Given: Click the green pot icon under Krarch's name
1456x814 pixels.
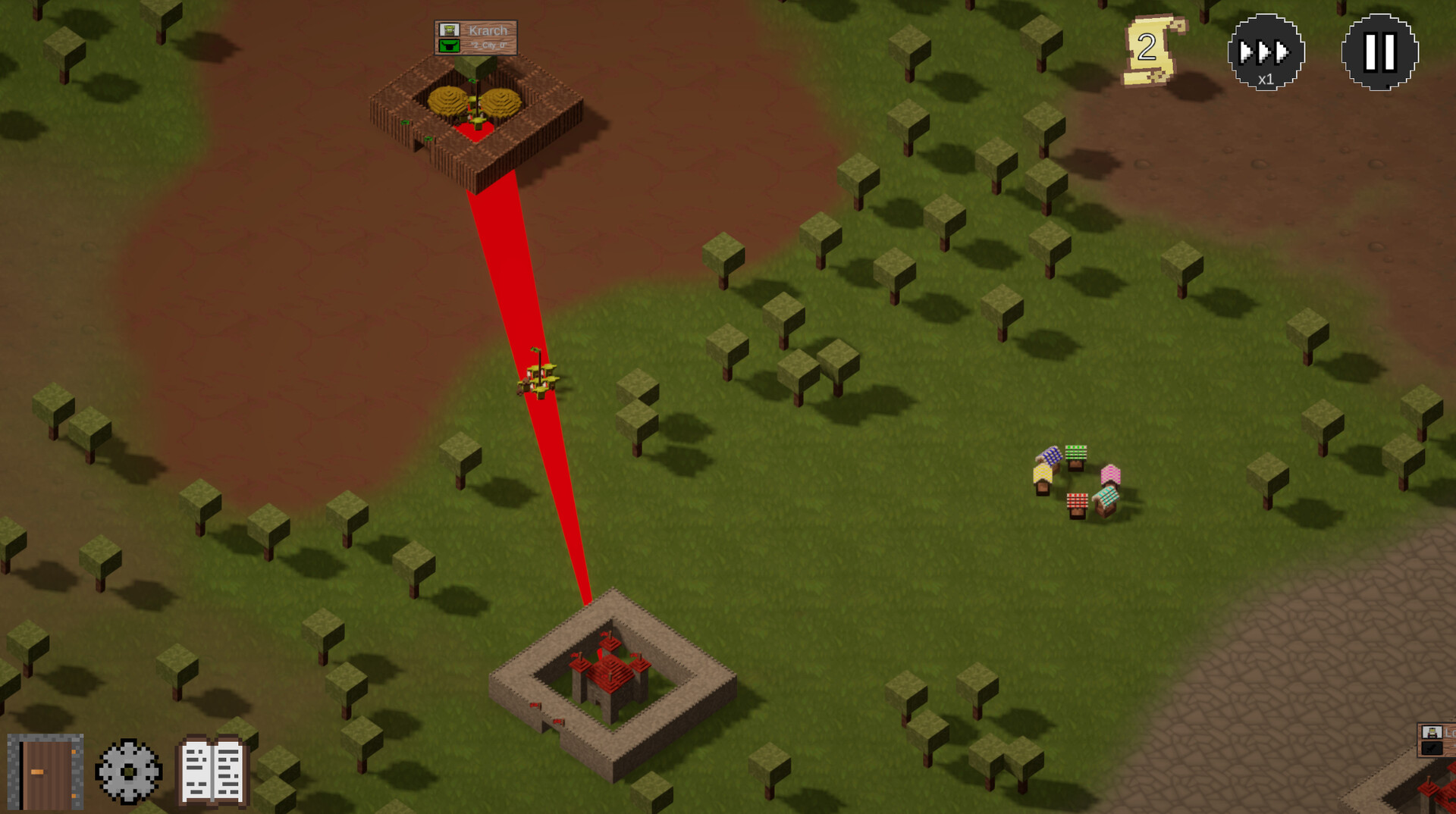Looking at the screenshot, I should click(450, 46).
